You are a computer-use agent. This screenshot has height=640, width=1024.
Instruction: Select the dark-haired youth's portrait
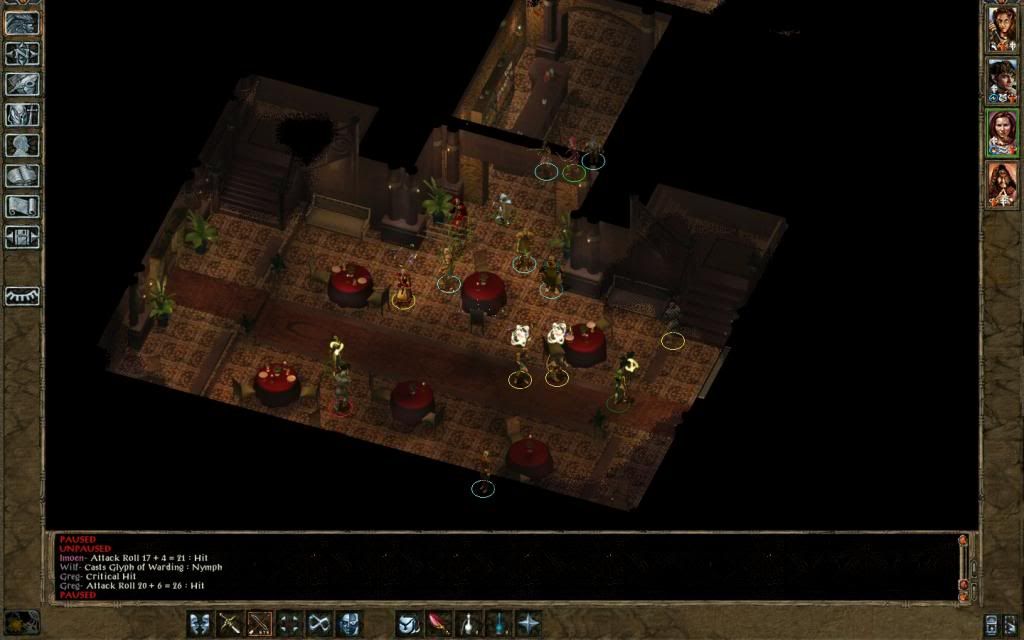pyautogui.click(x=1002, y=81)
